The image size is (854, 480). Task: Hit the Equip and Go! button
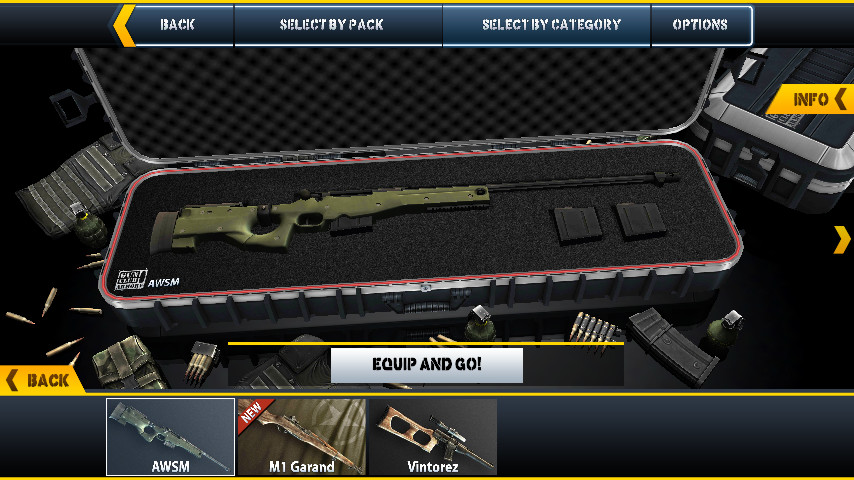tap(427, 365)
